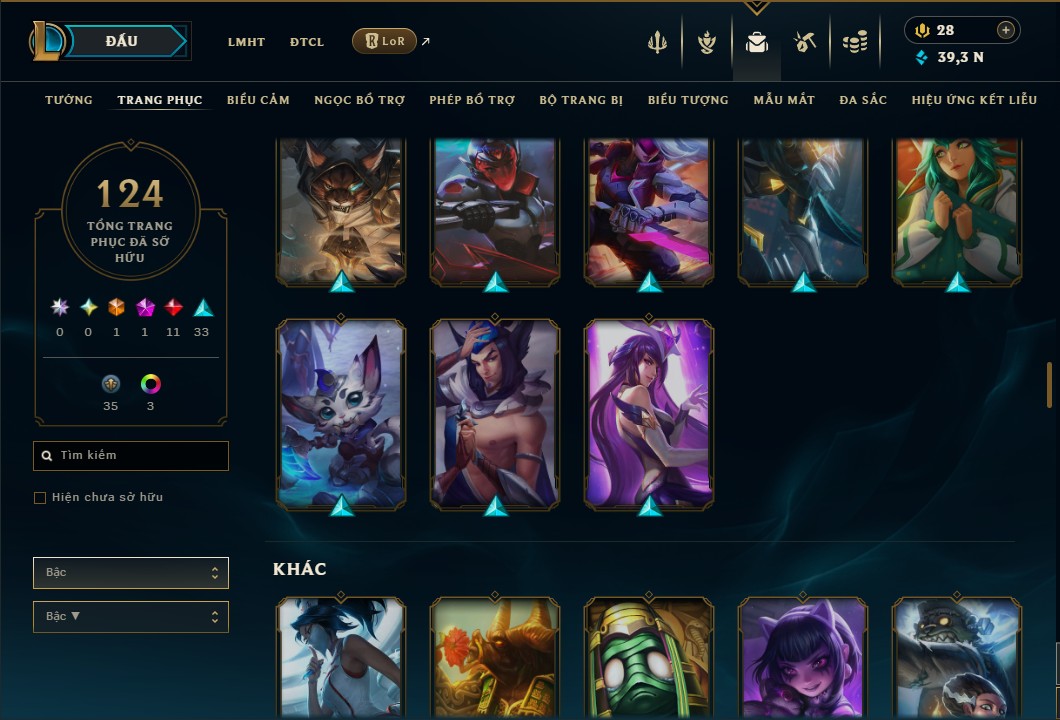Screen dimensions: 1060x720
Task: Switch to the ĐTCL tab
Action: tap(307, 42)
